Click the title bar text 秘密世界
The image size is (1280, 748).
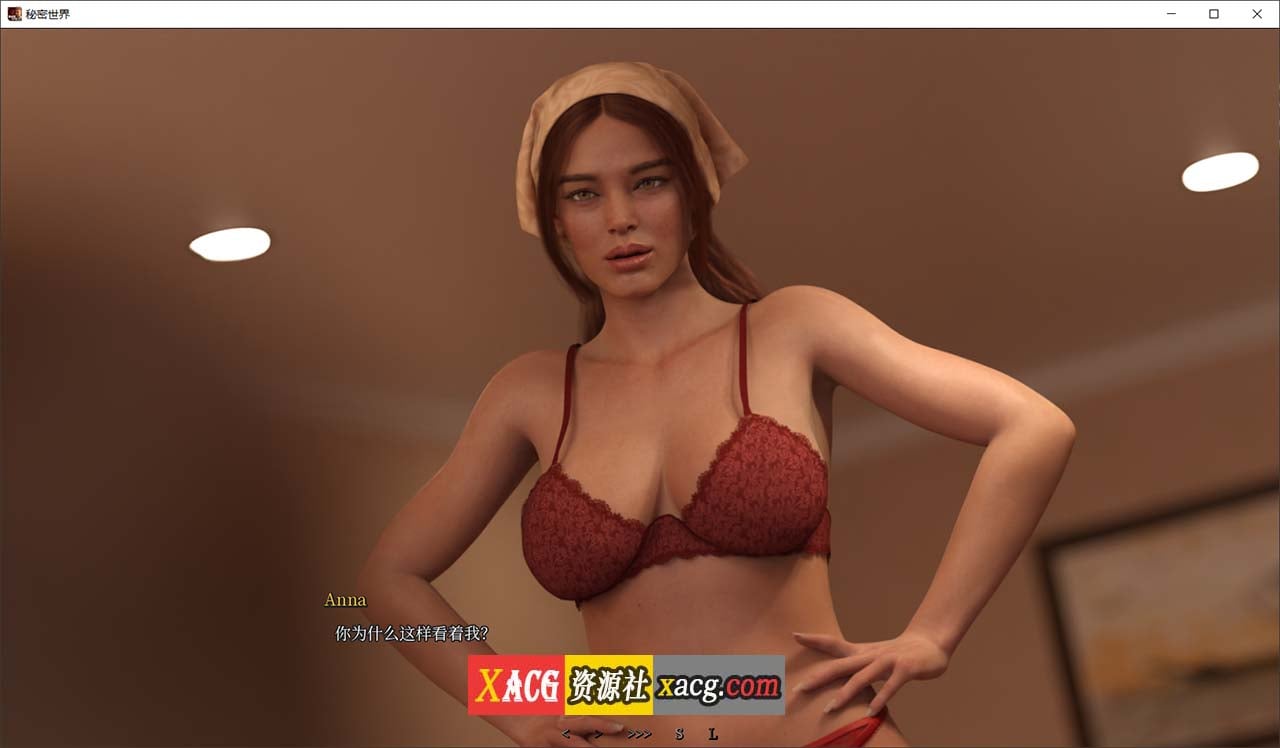click(x=49, y=14)
